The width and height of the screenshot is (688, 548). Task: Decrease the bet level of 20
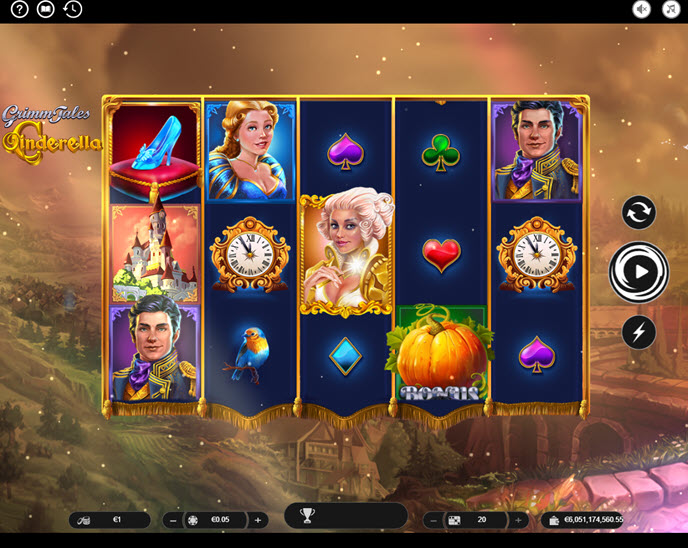(x=433, y=520)
